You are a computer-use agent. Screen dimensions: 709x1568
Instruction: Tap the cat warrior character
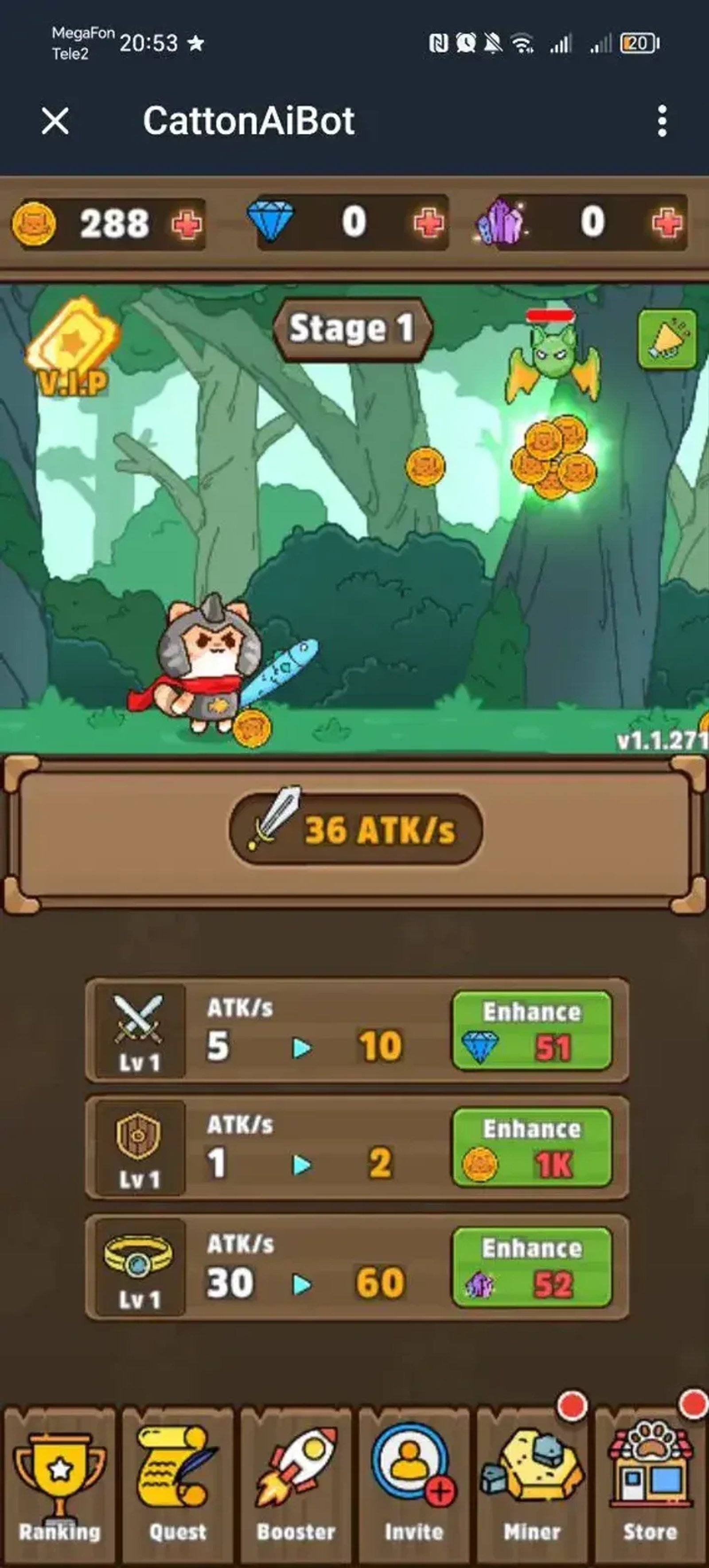point(207,663)
